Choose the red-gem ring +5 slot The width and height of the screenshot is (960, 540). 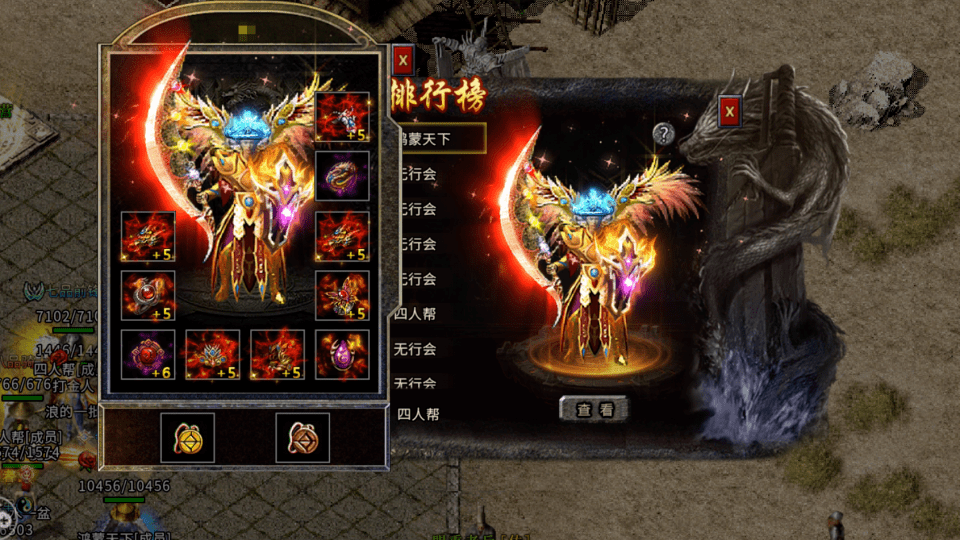148,296
